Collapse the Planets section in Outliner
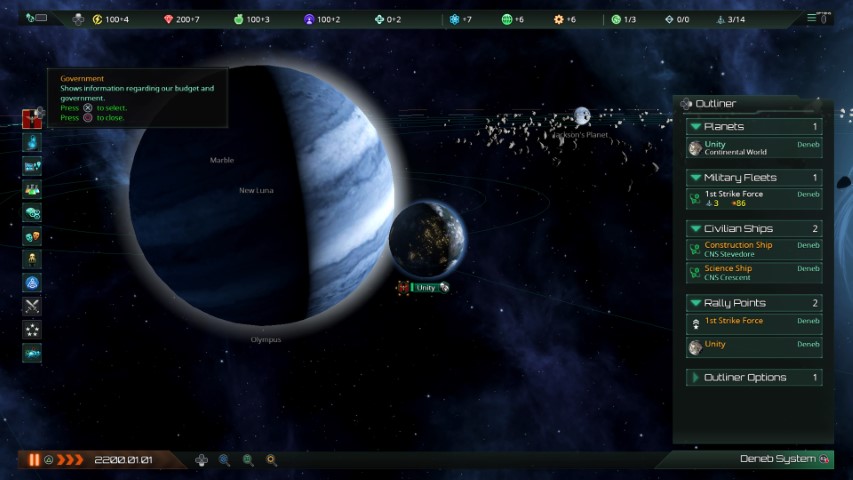853x480 pixels. tap(694, 127)
